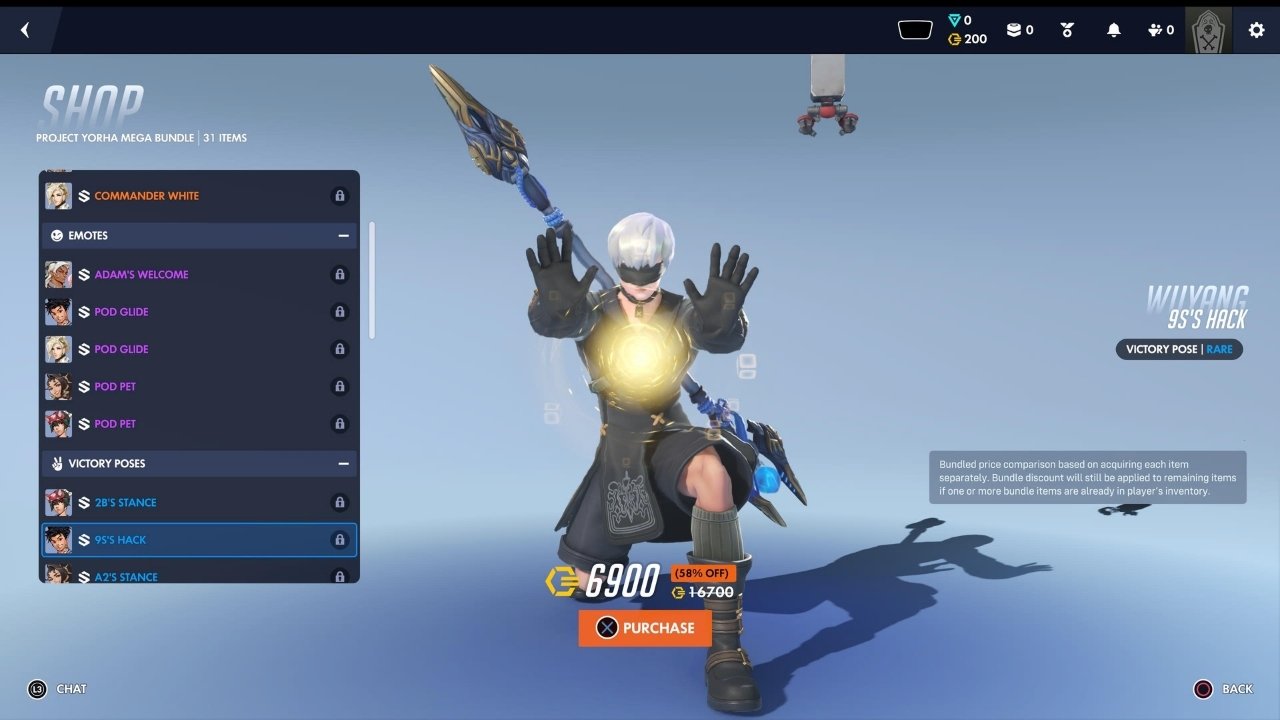Open the notifications bell
The height and width of the screenshot is (720, 1280).
pyautogui.click(x=1114, y=30)
